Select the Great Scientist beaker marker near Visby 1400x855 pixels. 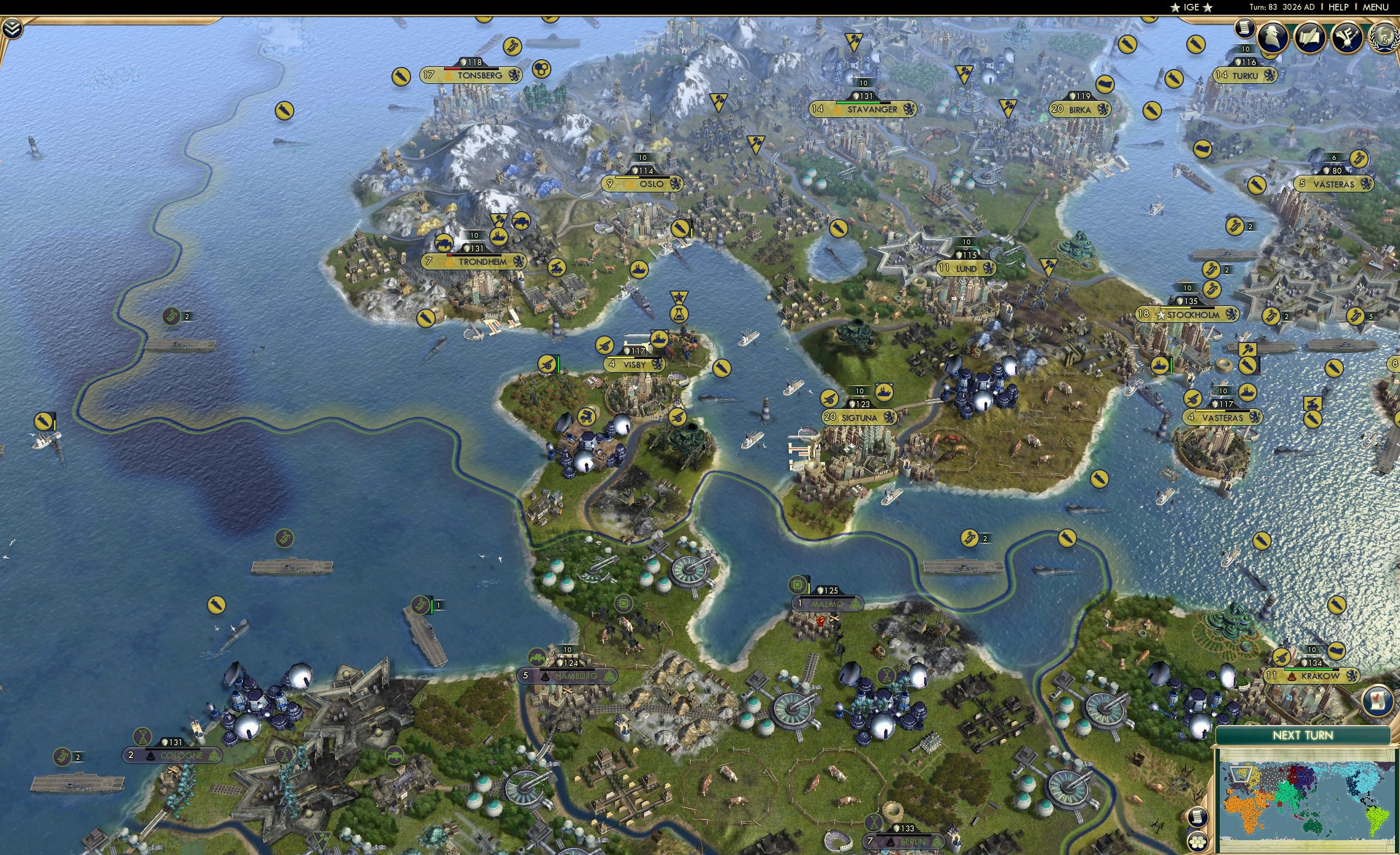point(680,315)
